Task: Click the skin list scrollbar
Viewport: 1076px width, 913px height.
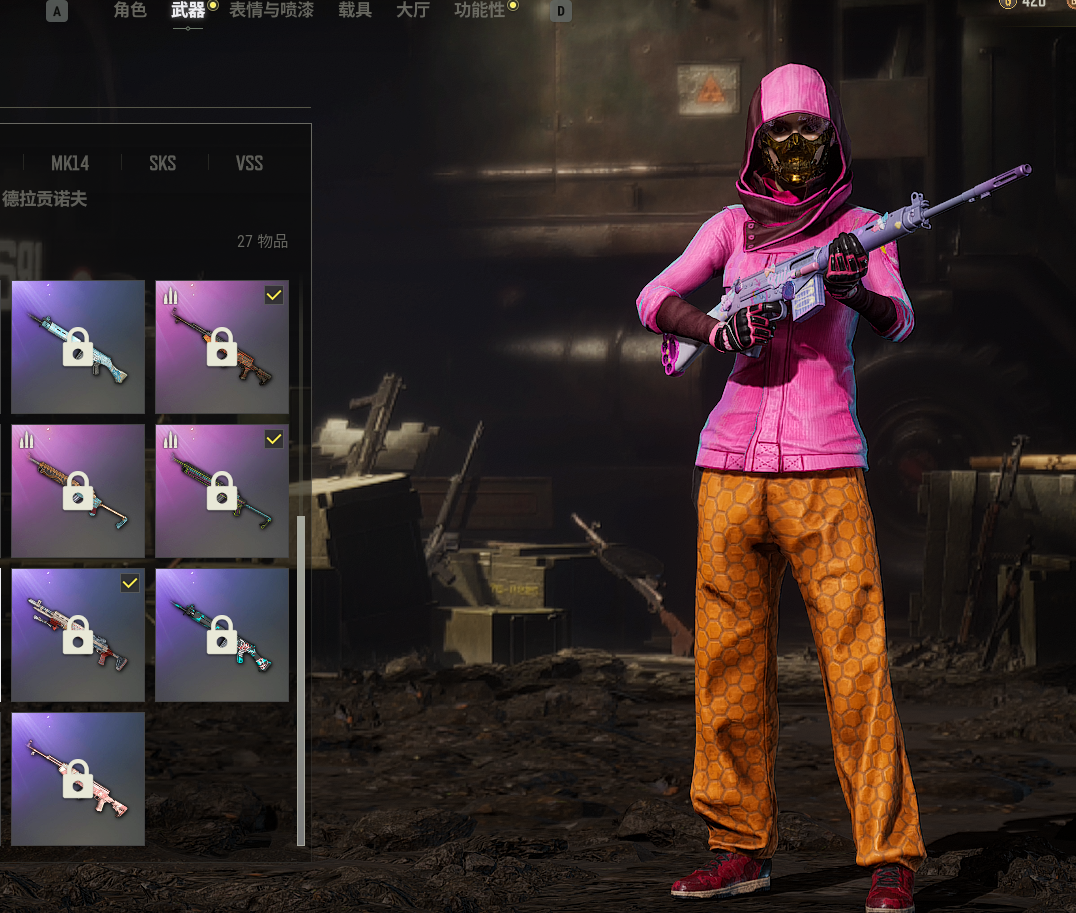Action: coord(301,680)
